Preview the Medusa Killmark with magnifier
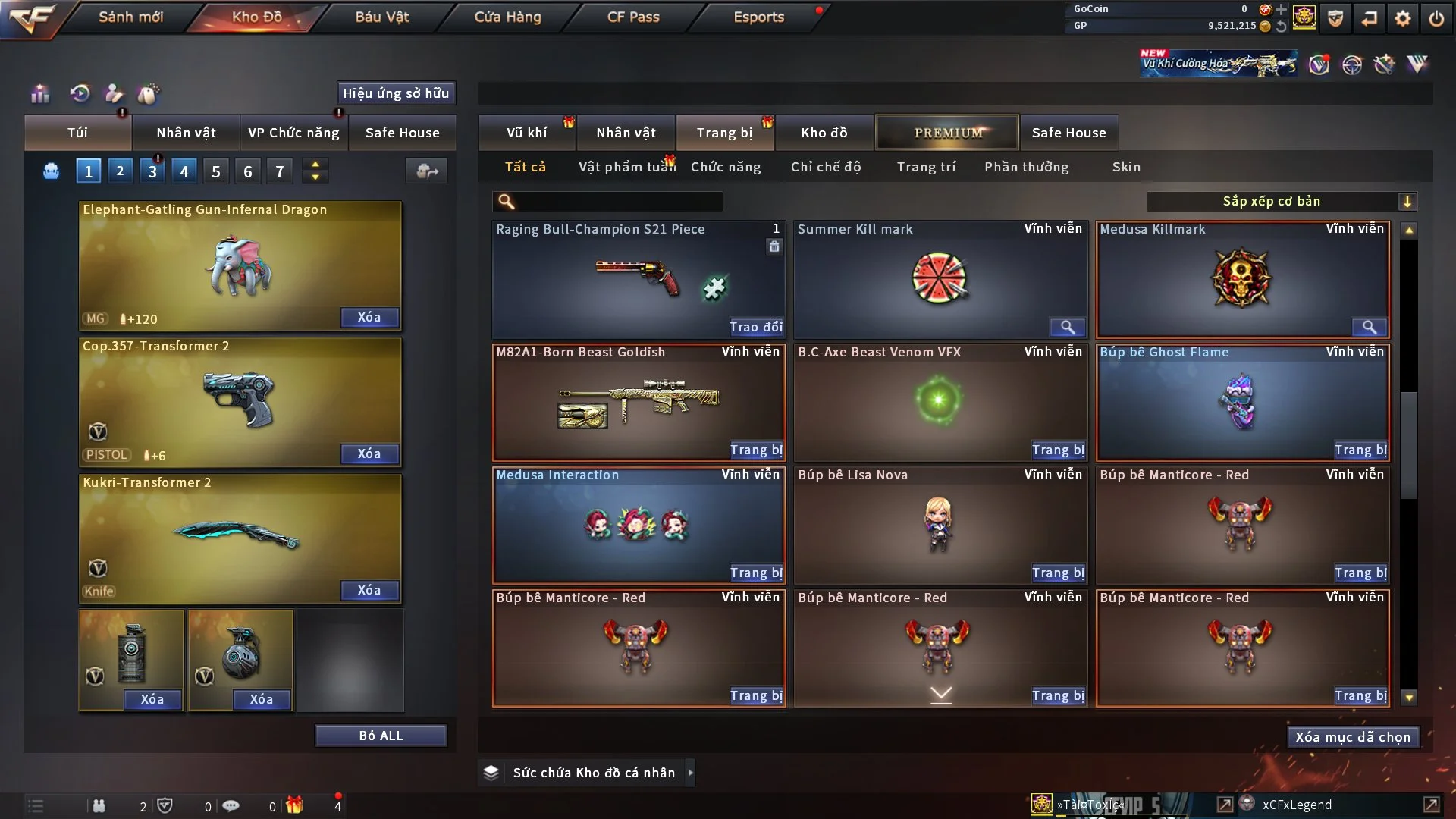 (x=1369, y=328)
